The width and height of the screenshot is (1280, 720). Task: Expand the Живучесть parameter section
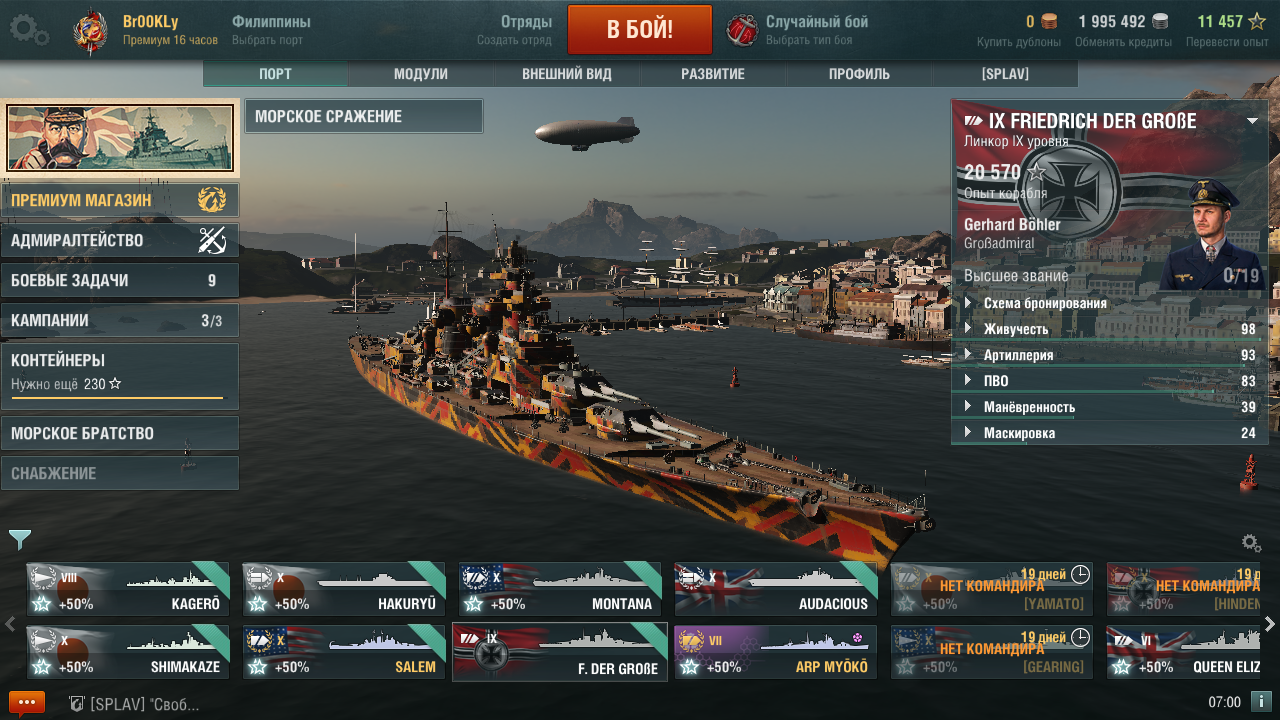pyautogui.click(x=1015, y=329)
